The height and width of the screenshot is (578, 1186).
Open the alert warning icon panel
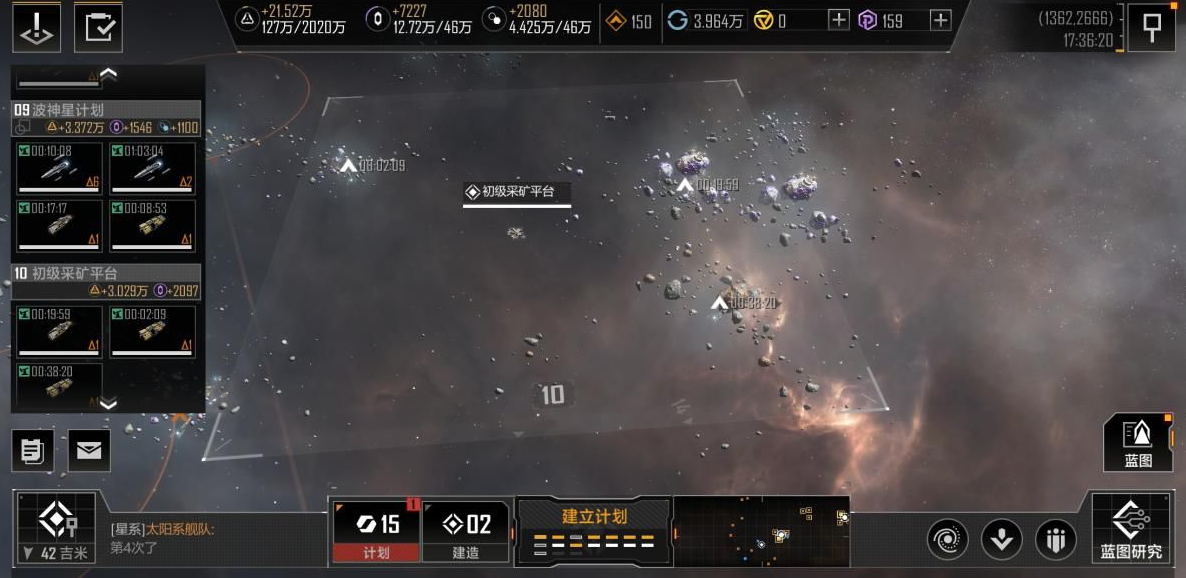[37, 27]
